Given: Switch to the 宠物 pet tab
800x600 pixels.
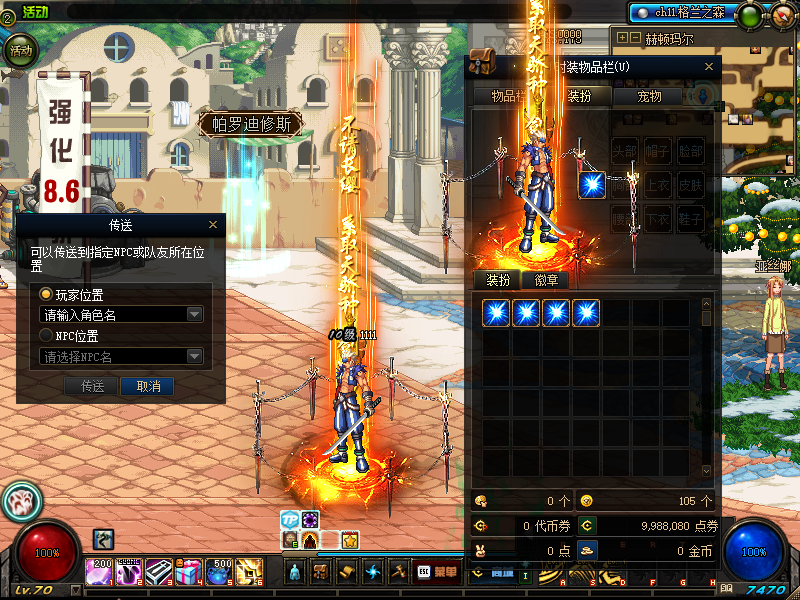Looking at the screenshot, I should point(647,97).
